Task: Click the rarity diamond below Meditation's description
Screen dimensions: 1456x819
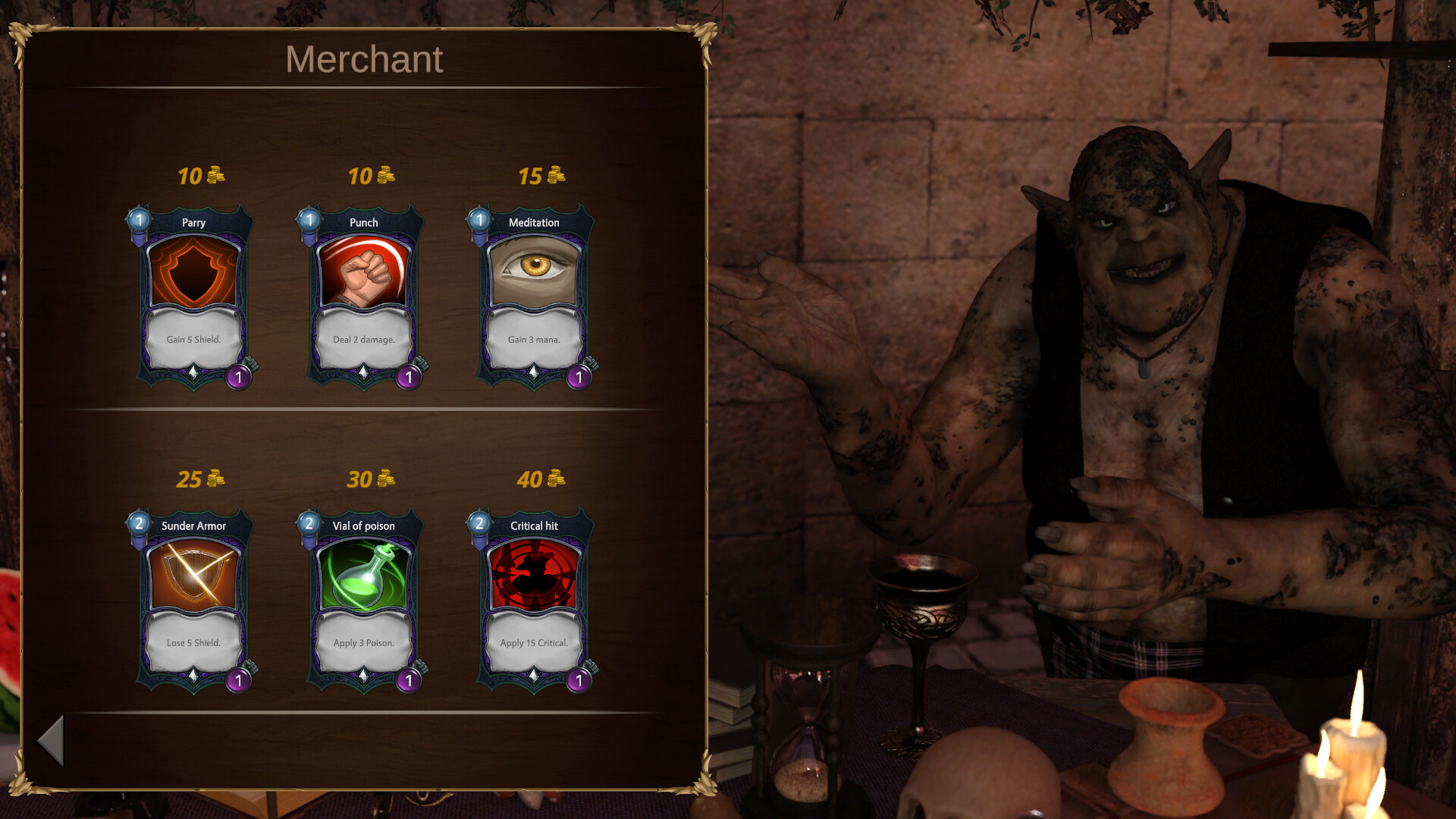Action: pyautogui.click(x=534, y=374)
